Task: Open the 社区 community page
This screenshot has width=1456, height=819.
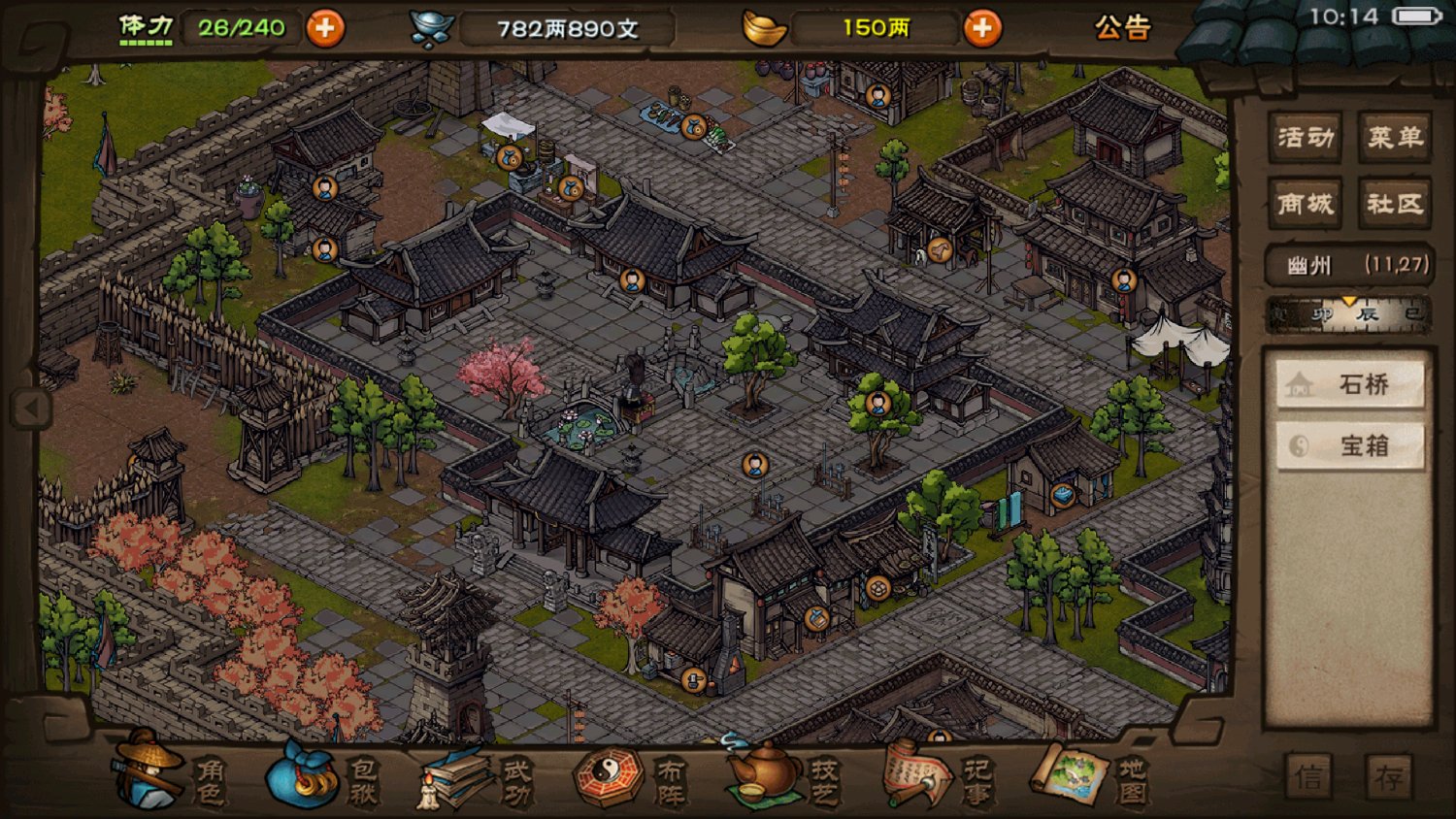Action: pos(1395,204)
